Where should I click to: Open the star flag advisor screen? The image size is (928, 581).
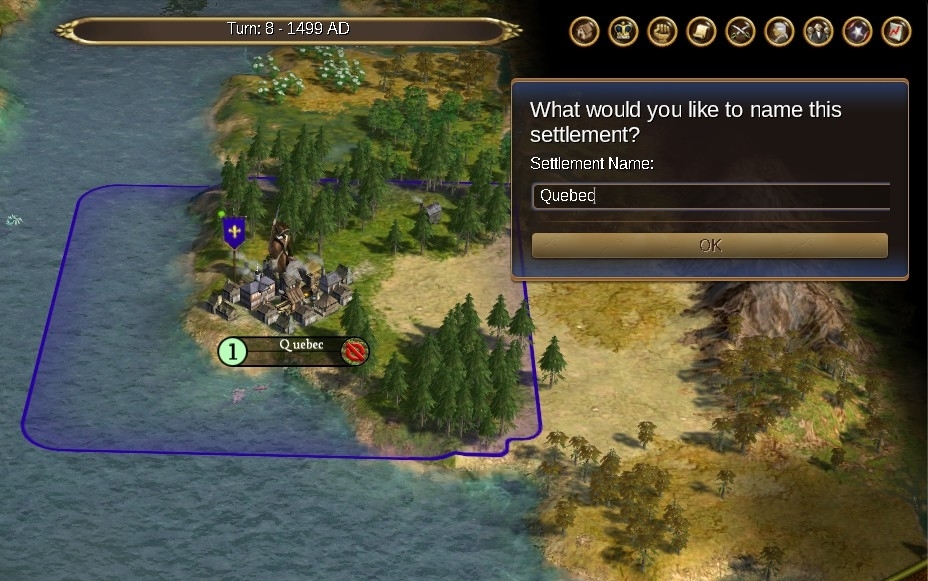click(x=857, y=31)
